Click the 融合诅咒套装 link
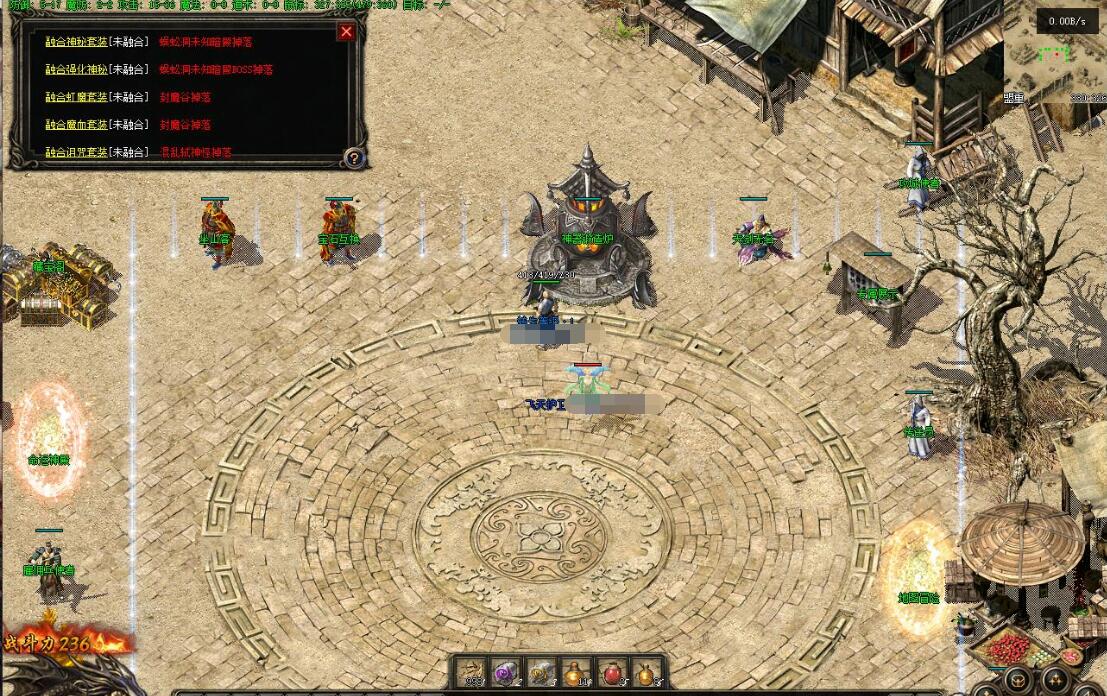This screenshot has height=696, width=1107. coord(75,153)
